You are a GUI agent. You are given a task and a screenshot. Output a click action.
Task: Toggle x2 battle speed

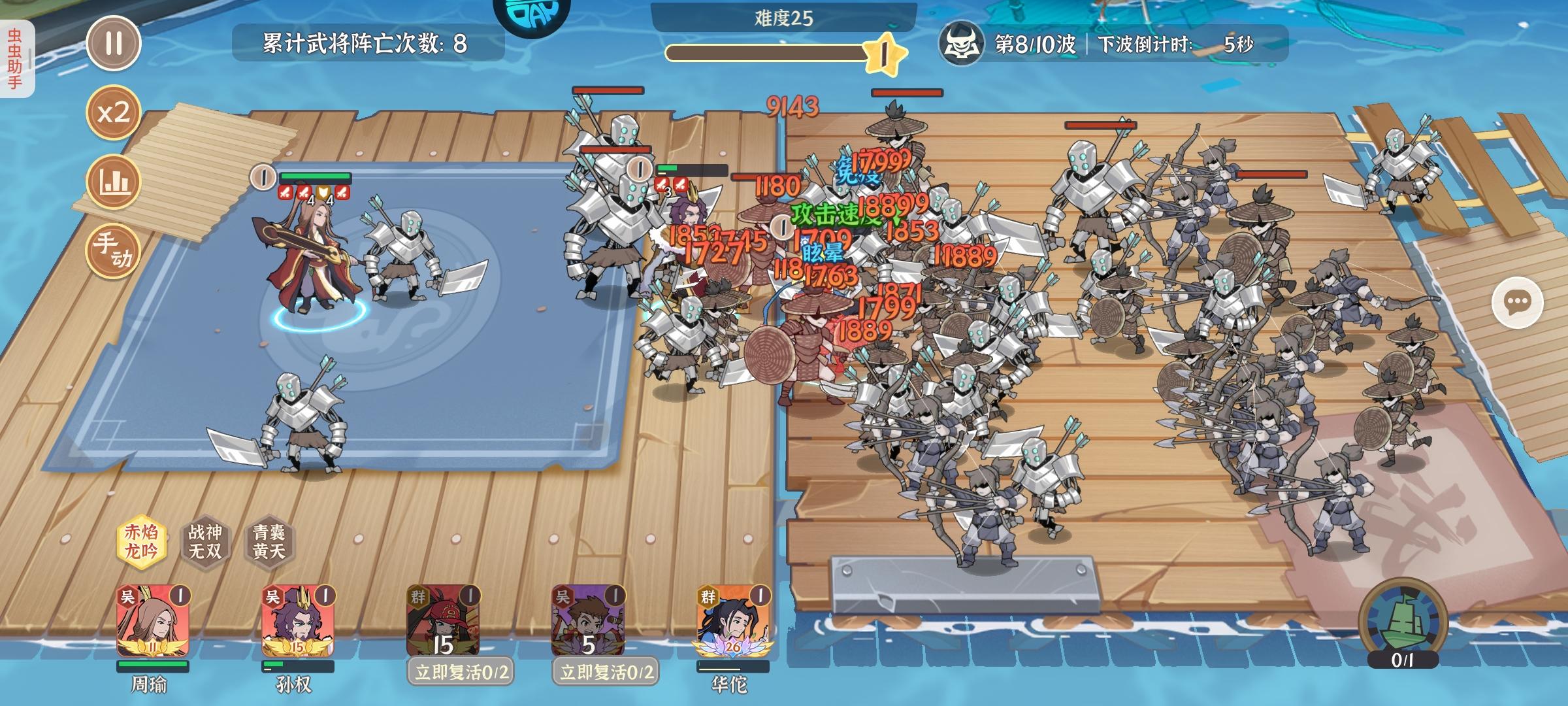[x=114, y=114]
